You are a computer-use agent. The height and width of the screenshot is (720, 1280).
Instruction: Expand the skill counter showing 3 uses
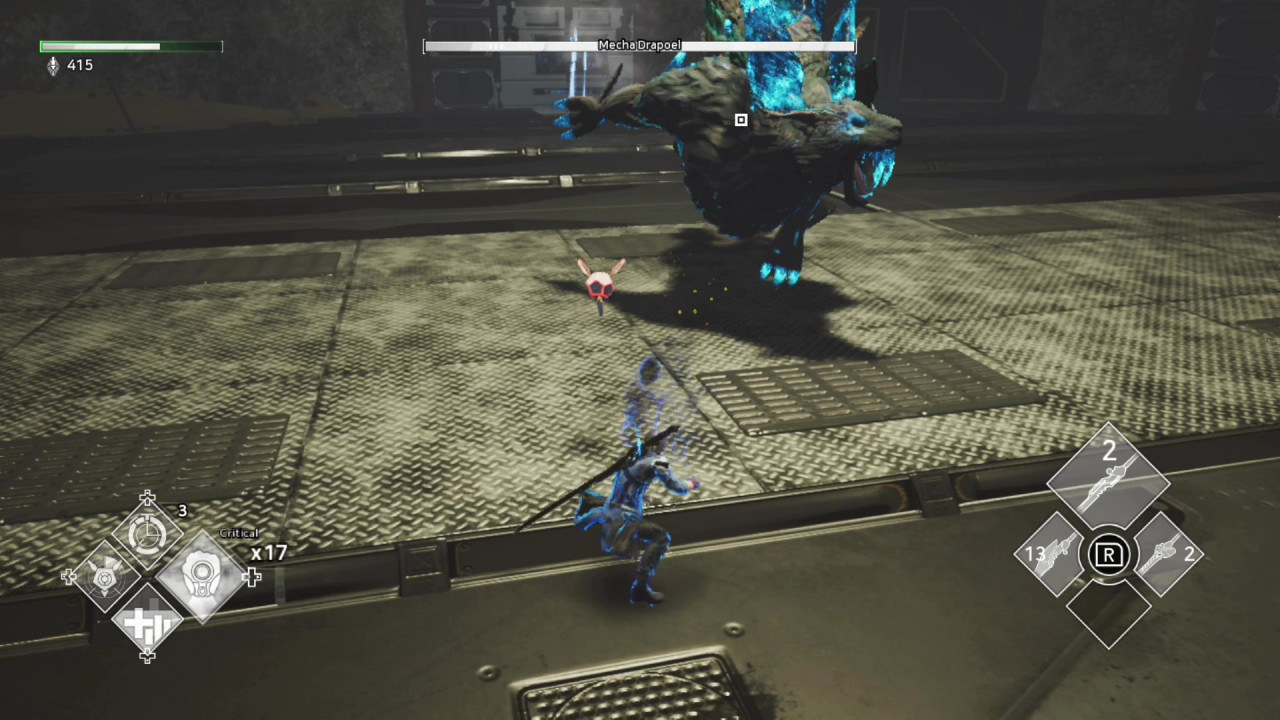tap(182, 511)
